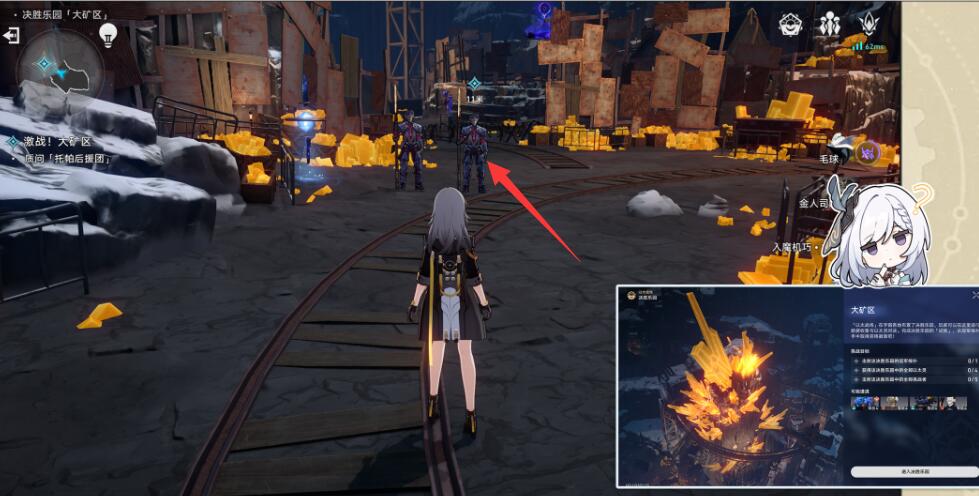Select the 激战！大矿区 quest tracker
The height and width of the screenshot is (496, 979).
55,143
